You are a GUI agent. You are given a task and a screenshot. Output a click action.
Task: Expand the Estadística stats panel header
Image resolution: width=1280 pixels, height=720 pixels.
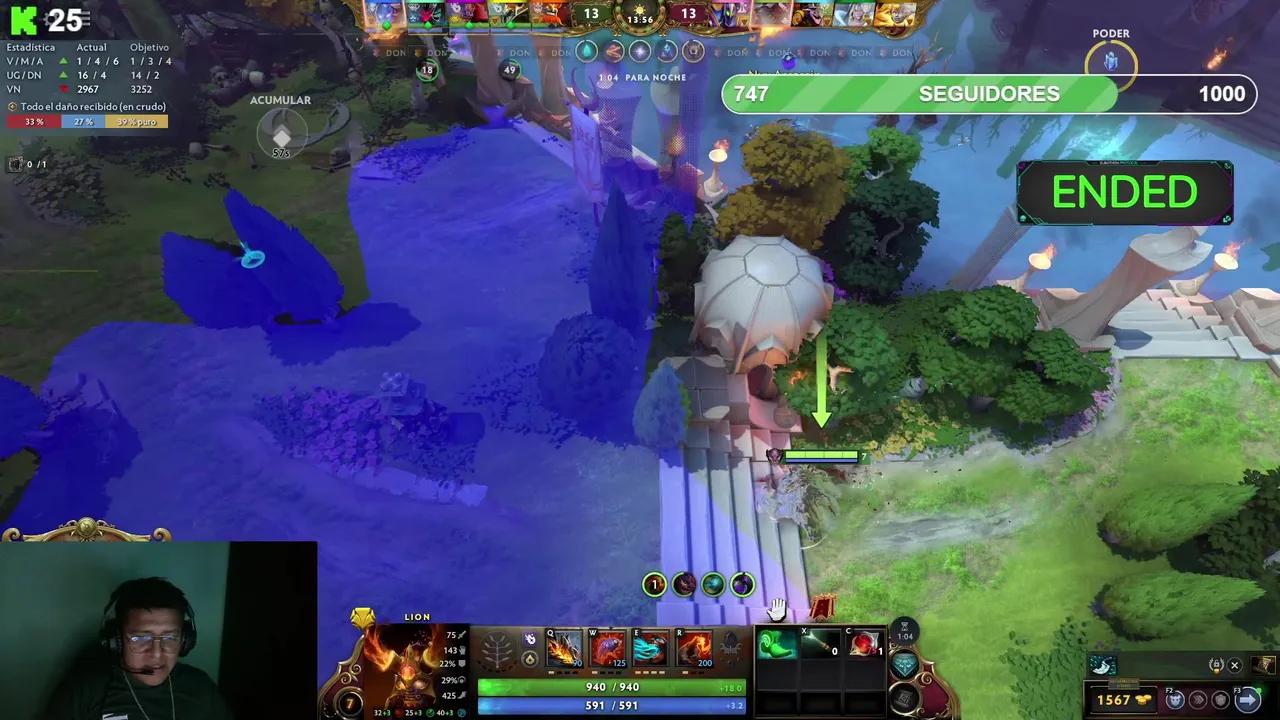30,47
